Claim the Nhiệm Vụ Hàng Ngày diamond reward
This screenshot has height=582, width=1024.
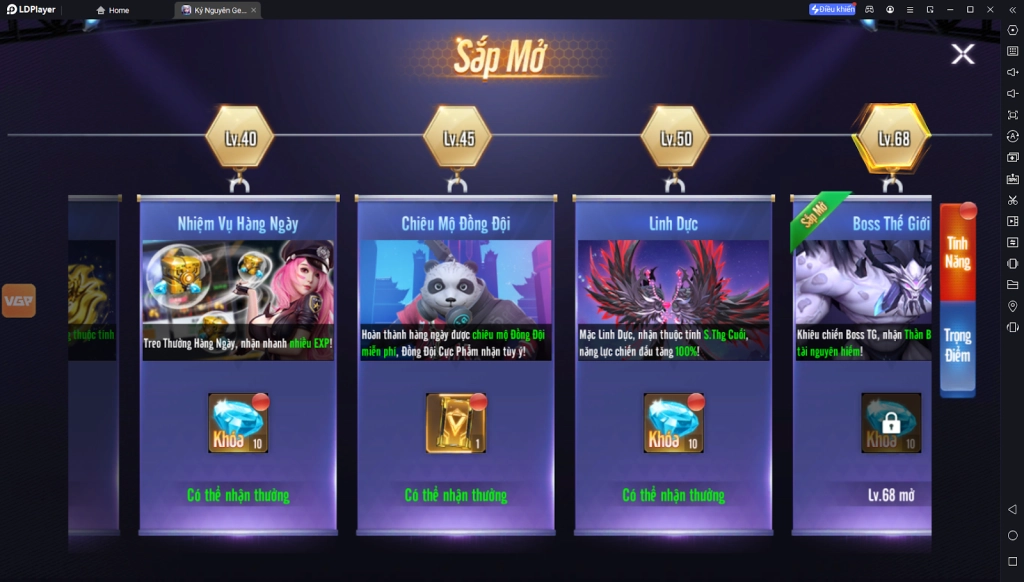(238, 423)
